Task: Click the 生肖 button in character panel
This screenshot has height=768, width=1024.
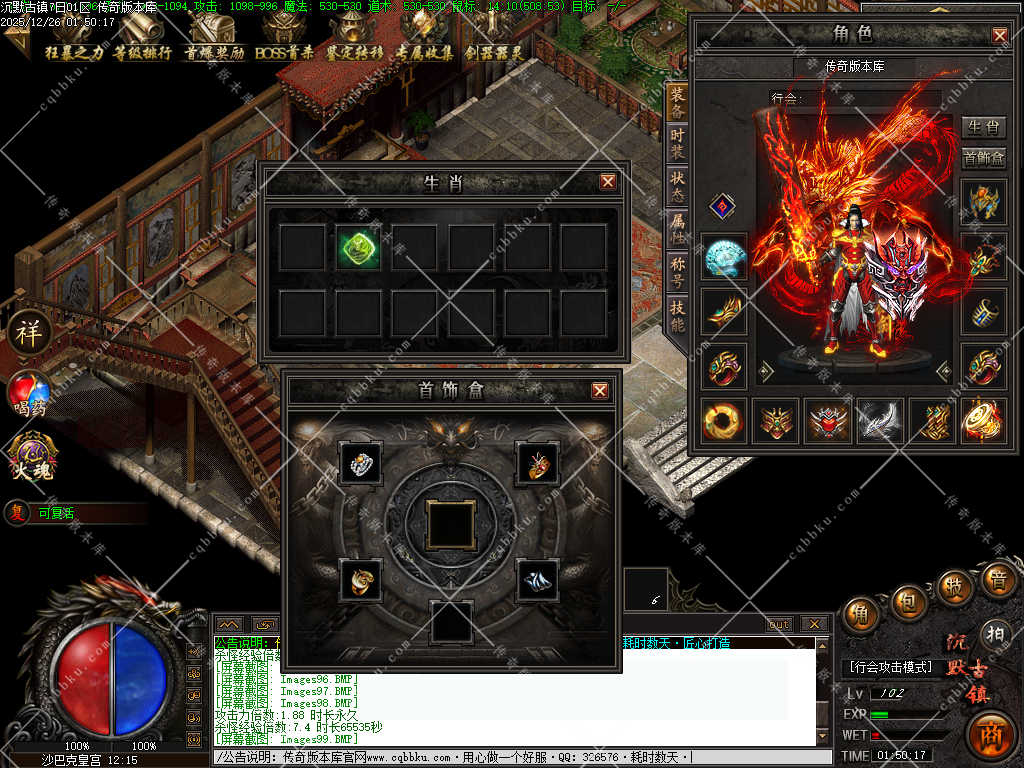Action: click(983, 127)
